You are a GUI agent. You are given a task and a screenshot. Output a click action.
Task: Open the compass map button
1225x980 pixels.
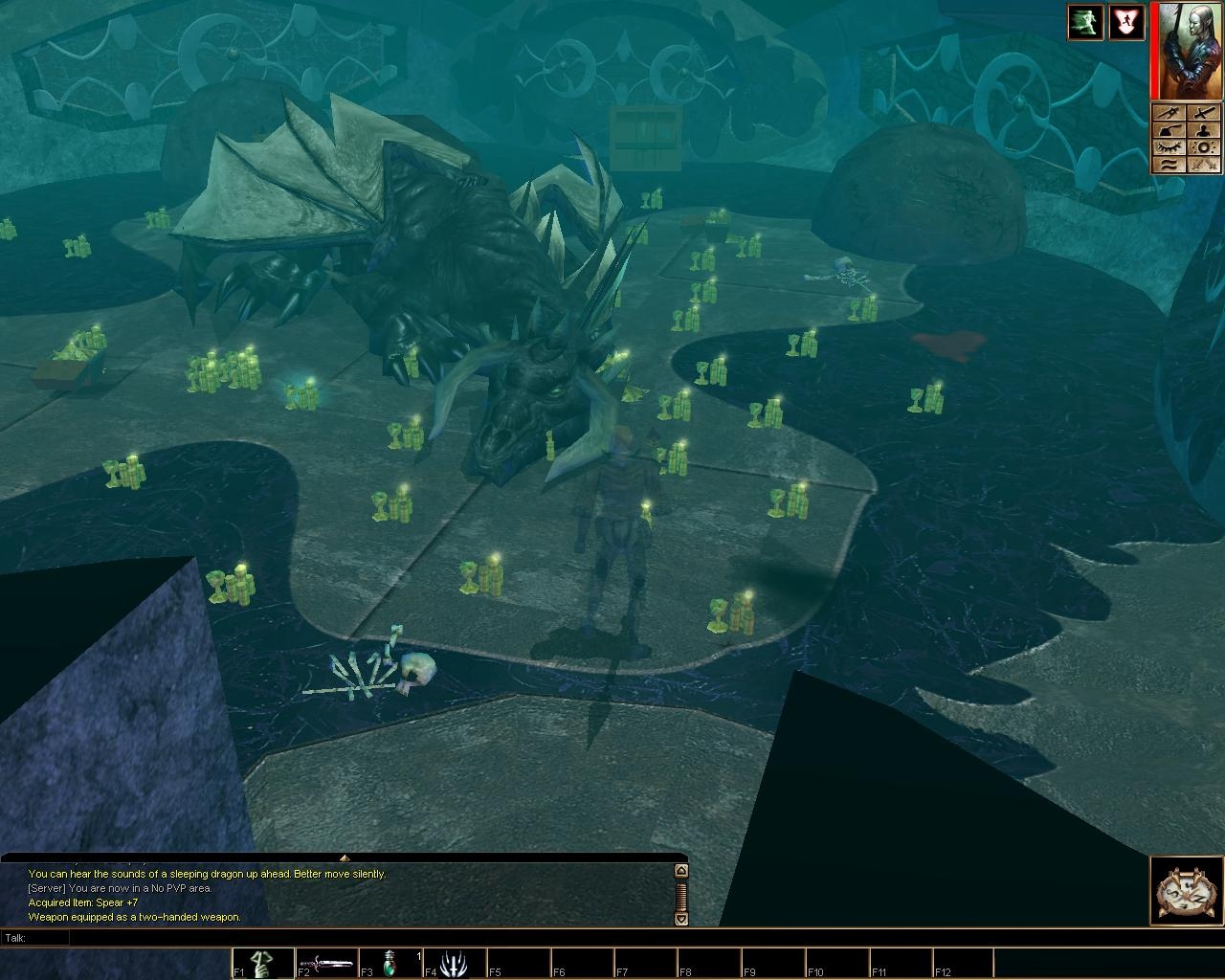[x=1187, y=892]
